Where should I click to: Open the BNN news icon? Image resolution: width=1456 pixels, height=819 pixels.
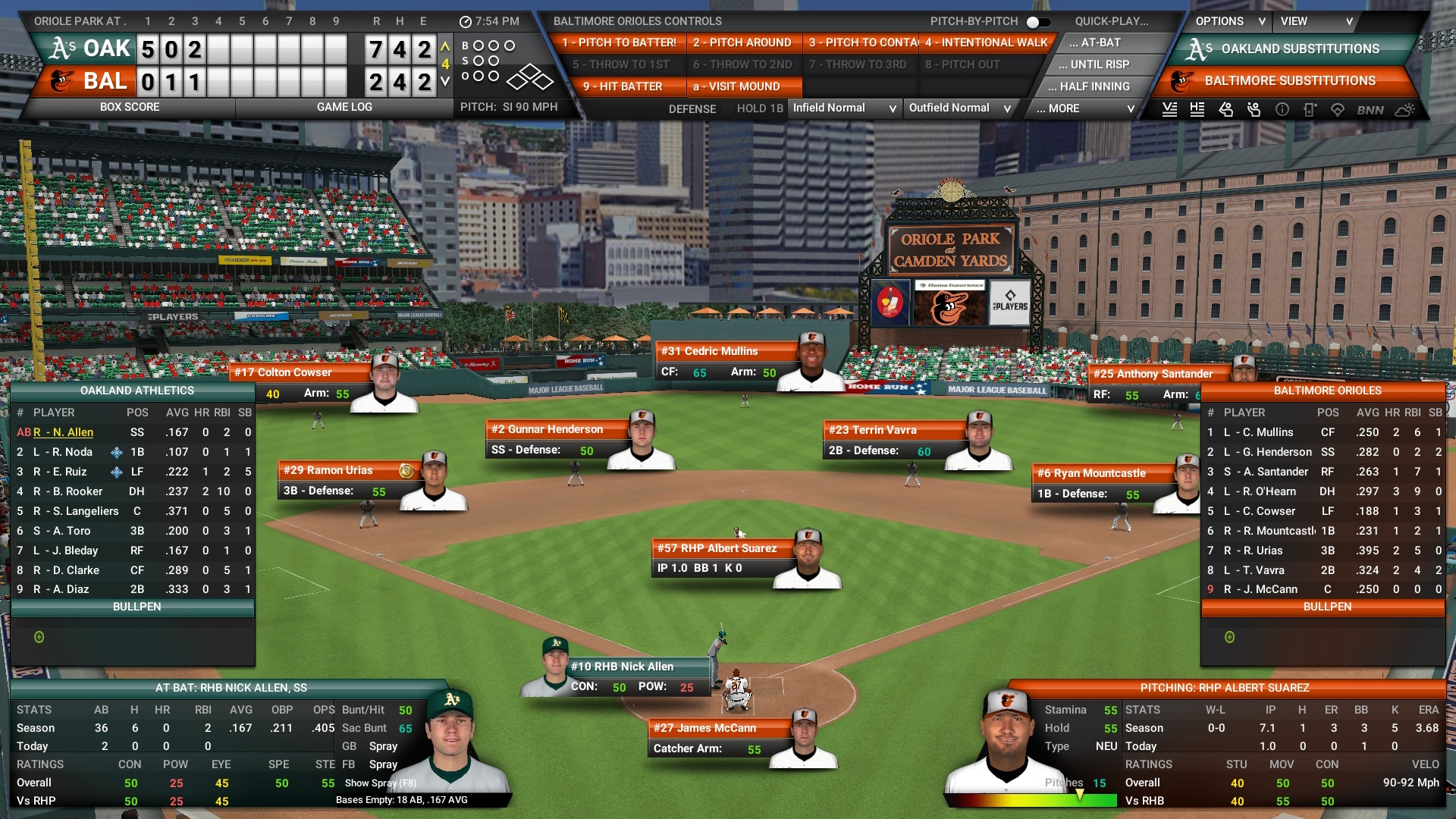[x=1367, y=109]
